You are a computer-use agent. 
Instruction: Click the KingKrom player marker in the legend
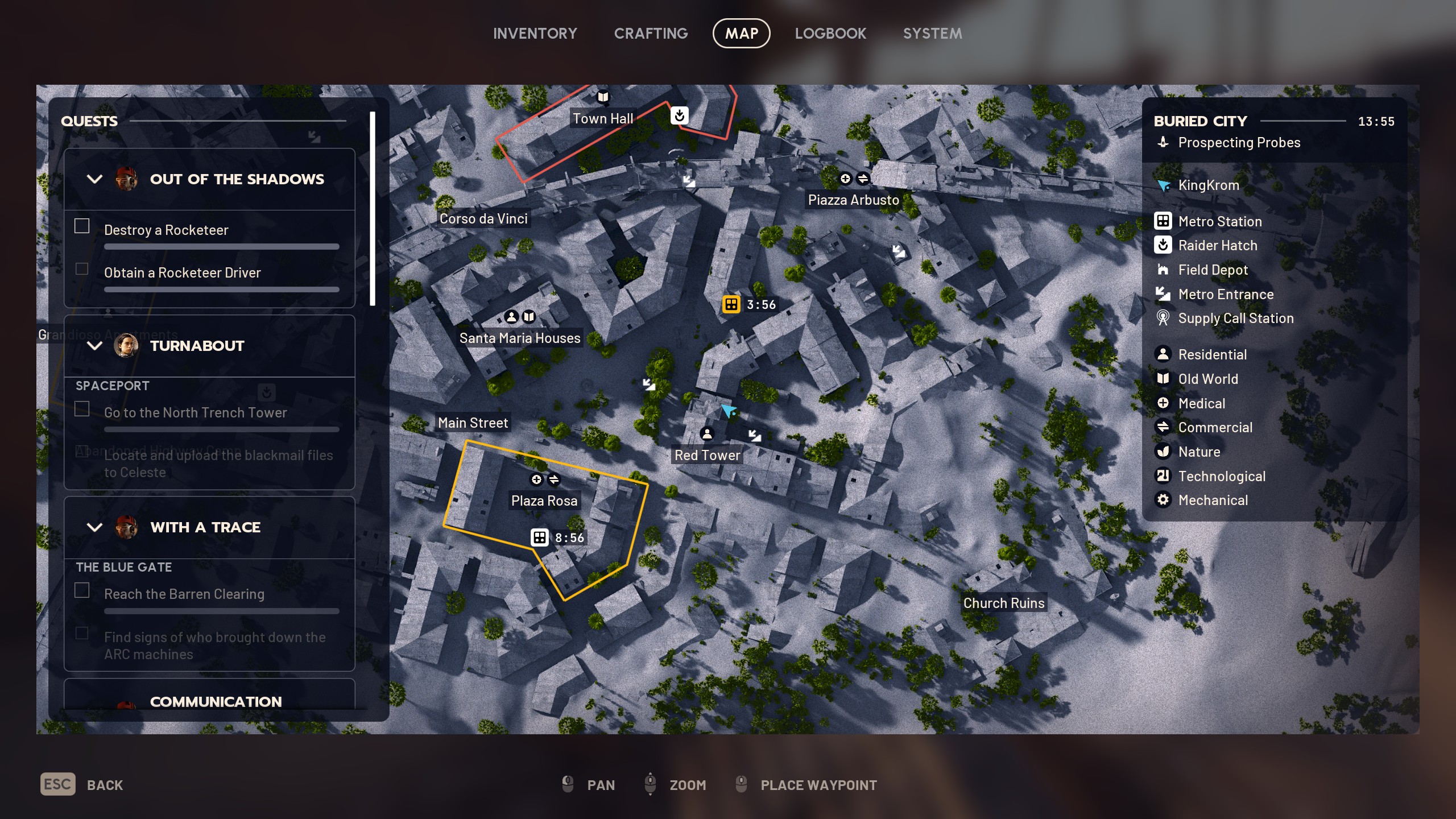[1164, 185]
